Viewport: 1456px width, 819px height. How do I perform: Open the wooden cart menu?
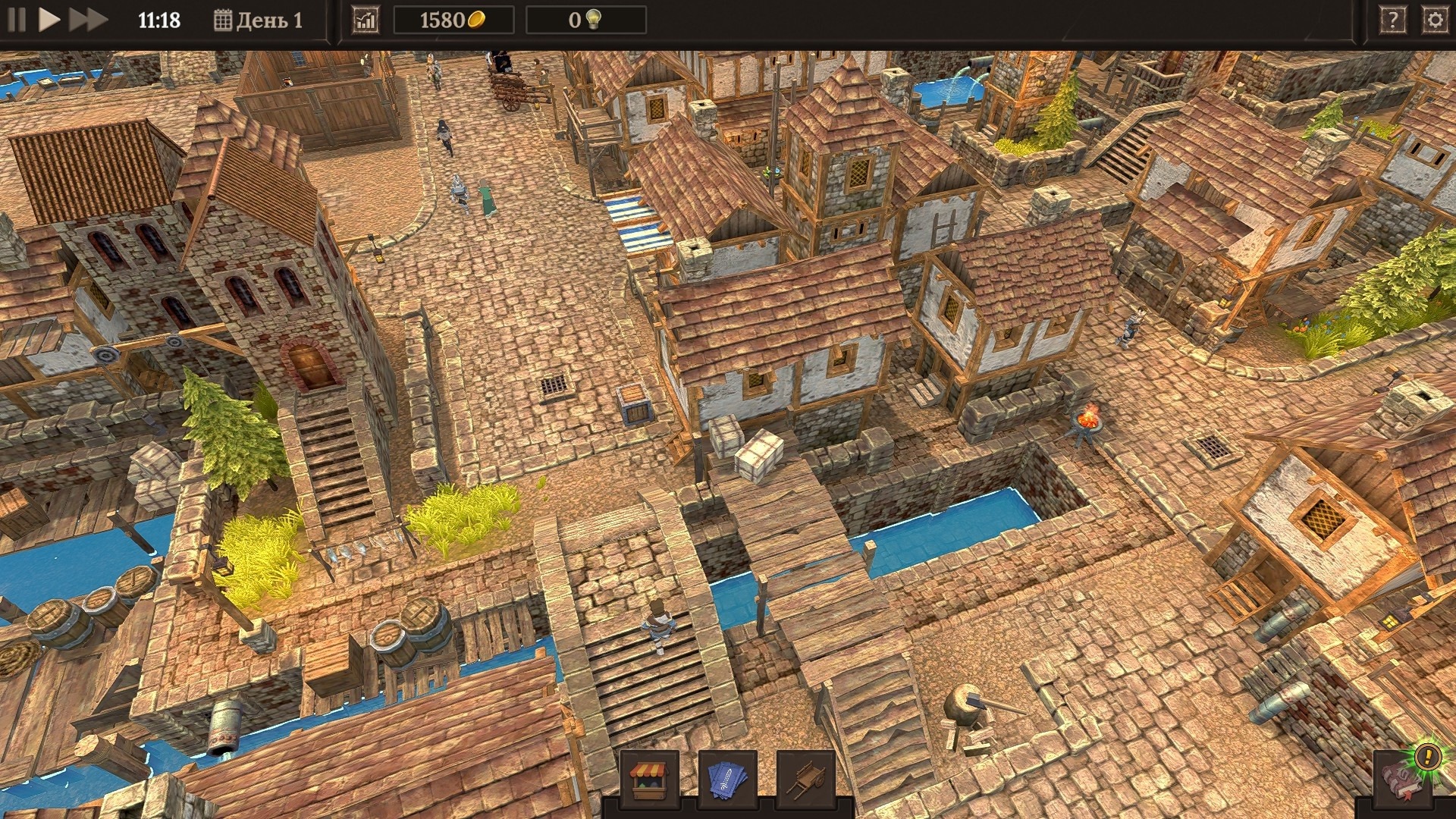[805, 778]
